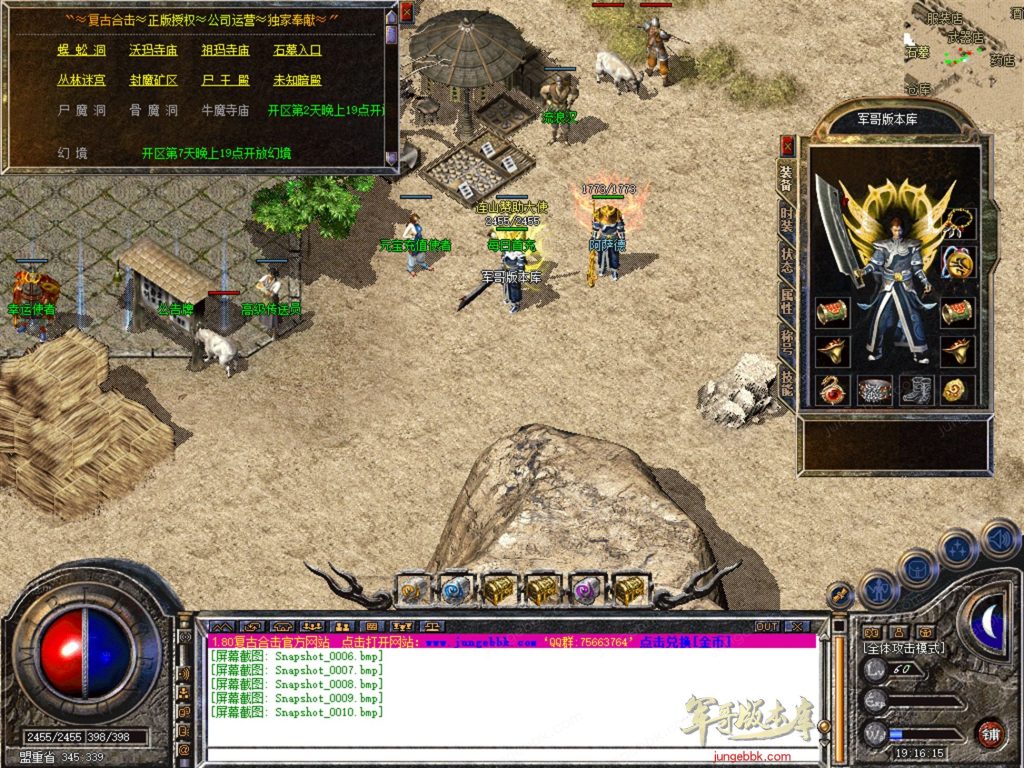1024x768 pixels.
Task: Select the equipped necklace slot
Action: 959,223
